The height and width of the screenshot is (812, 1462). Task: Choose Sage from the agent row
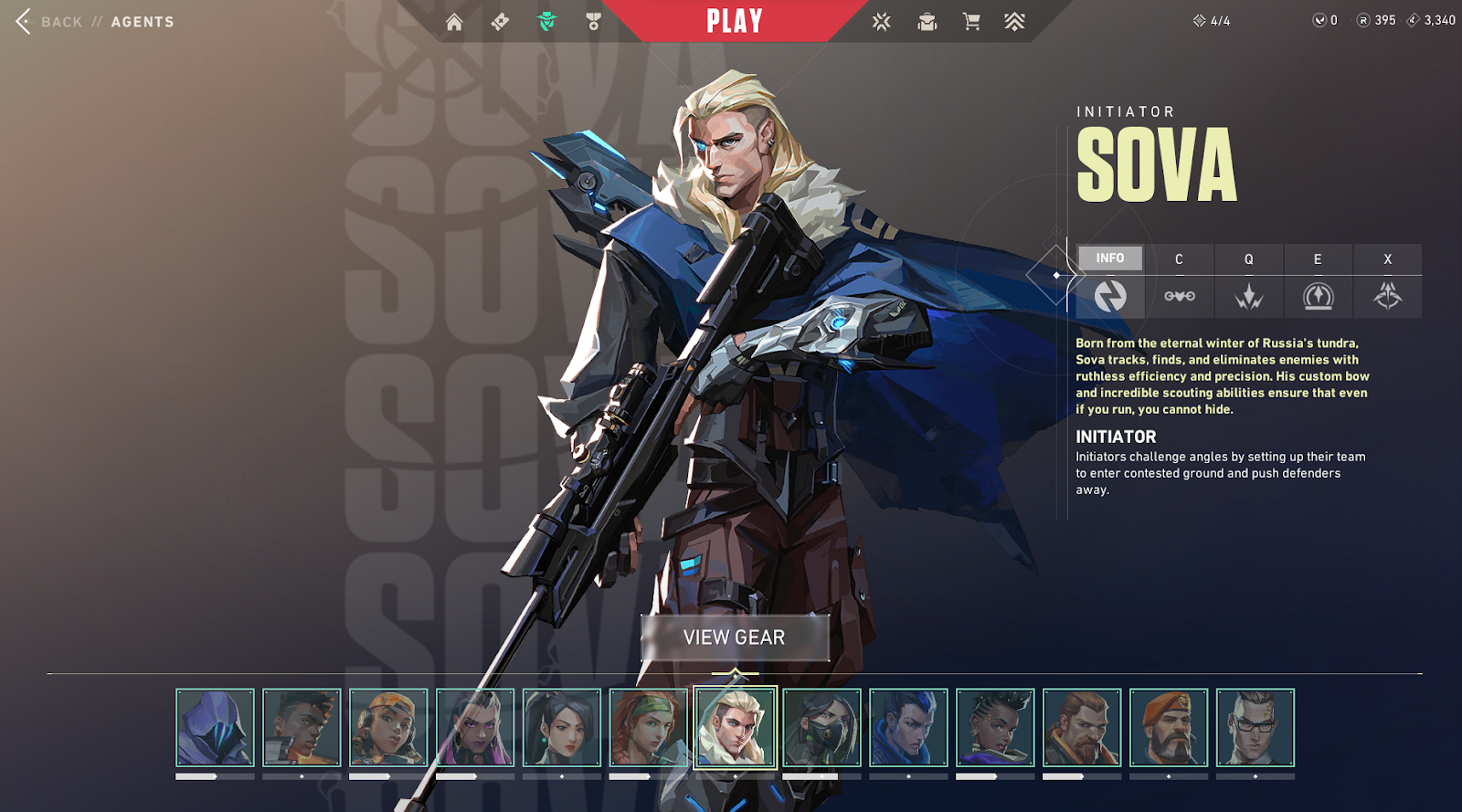click(562, 727)
